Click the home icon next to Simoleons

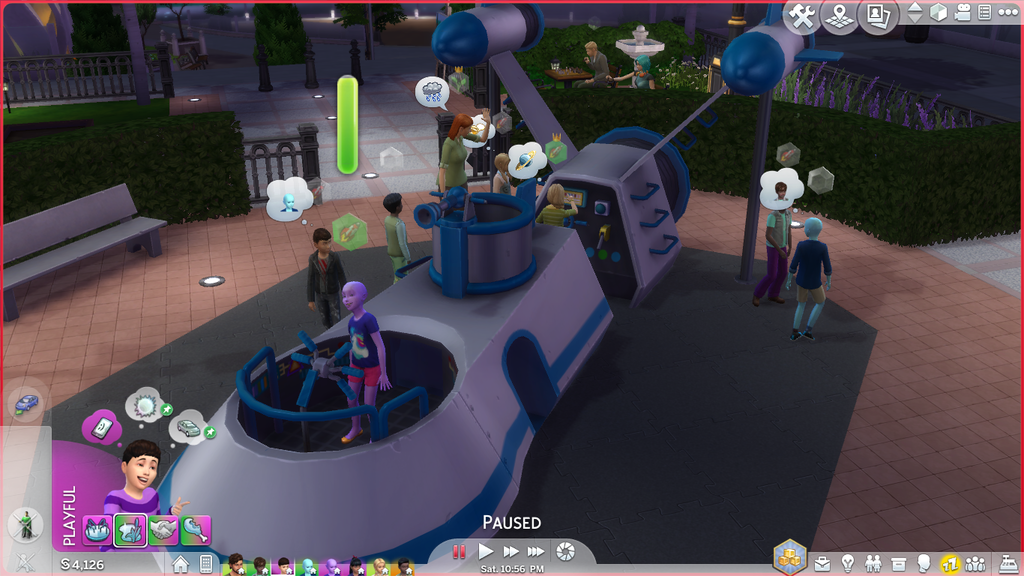(x=181, y=564)
